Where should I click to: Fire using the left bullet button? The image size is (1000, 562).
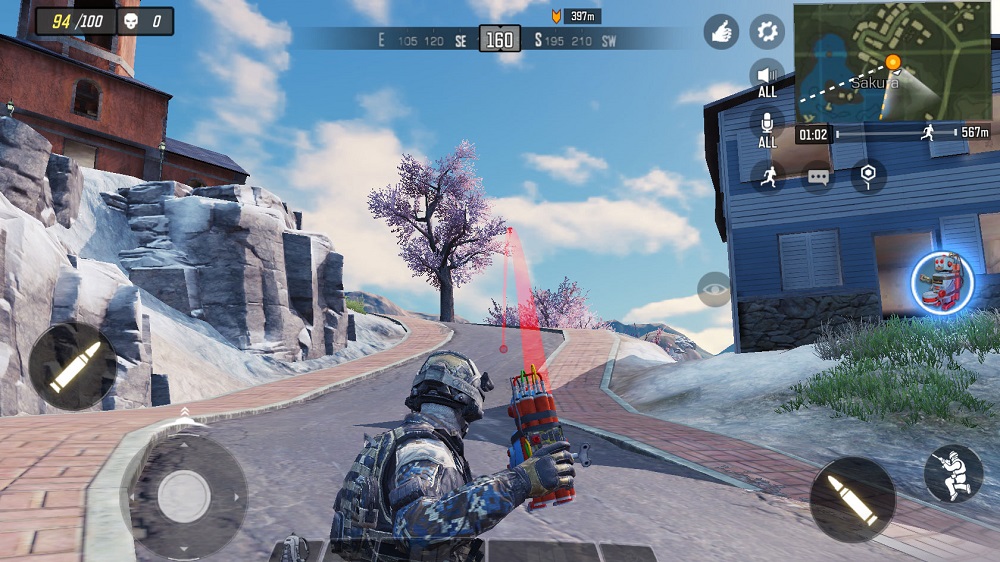tap(72, 366)
